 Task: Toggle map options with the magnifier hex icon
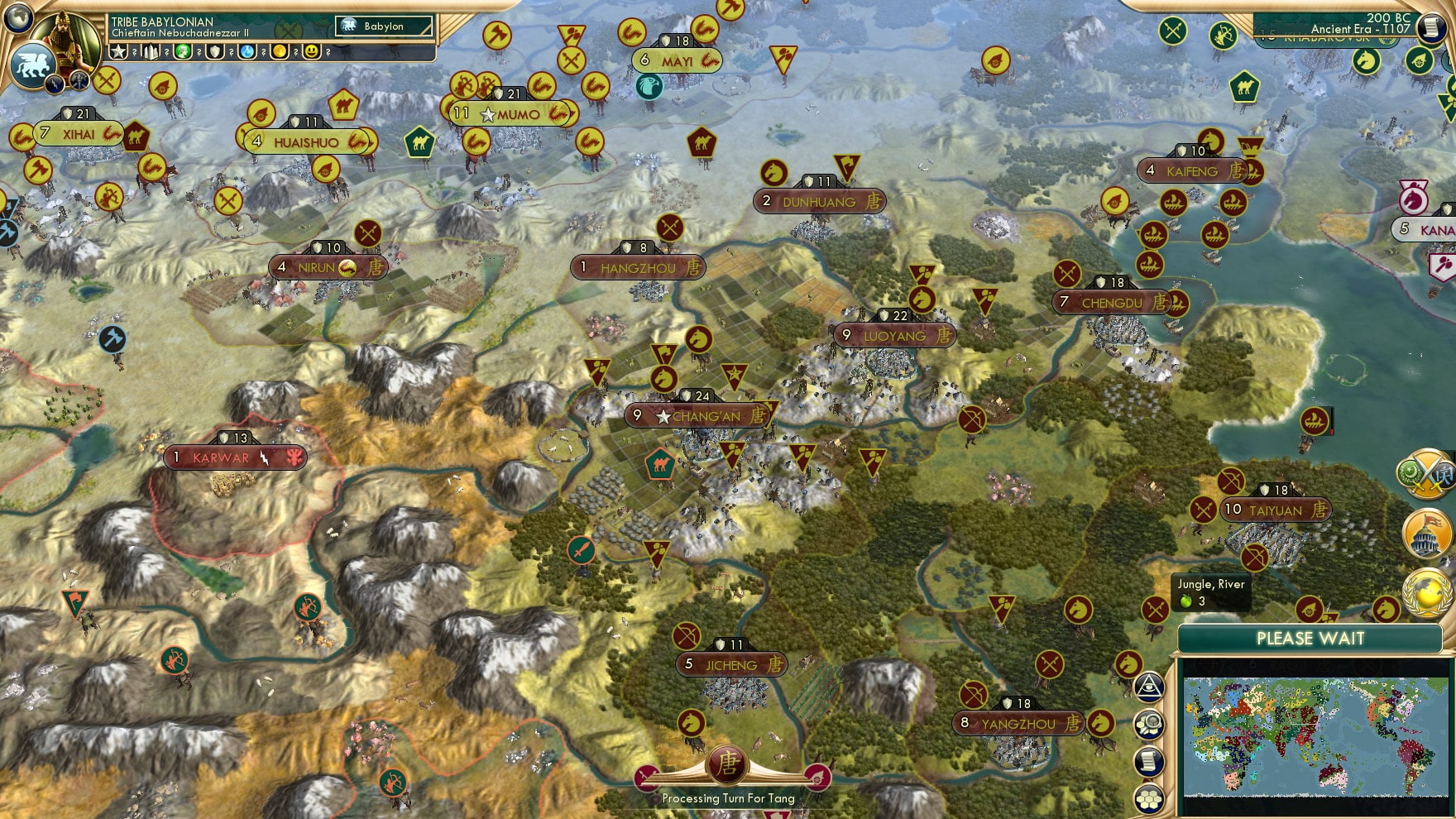pos(1147,724)
